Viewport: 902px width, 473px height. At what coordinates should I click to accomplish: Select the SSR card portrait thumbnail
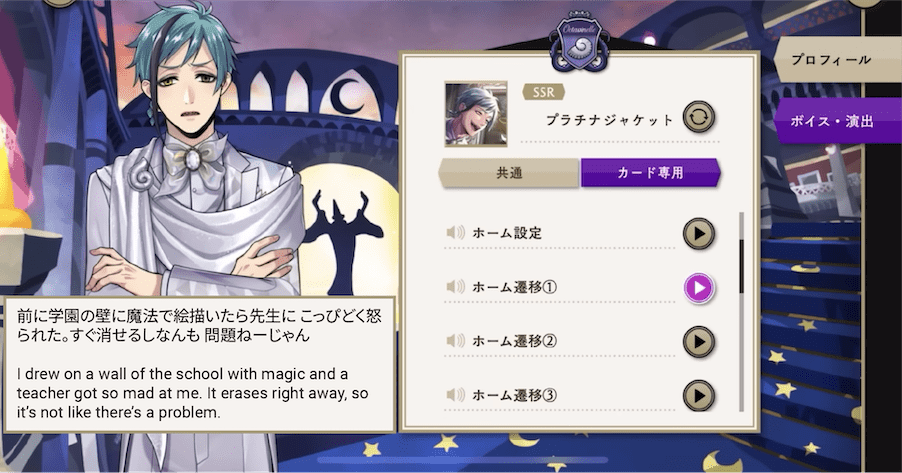coord(478,114)
